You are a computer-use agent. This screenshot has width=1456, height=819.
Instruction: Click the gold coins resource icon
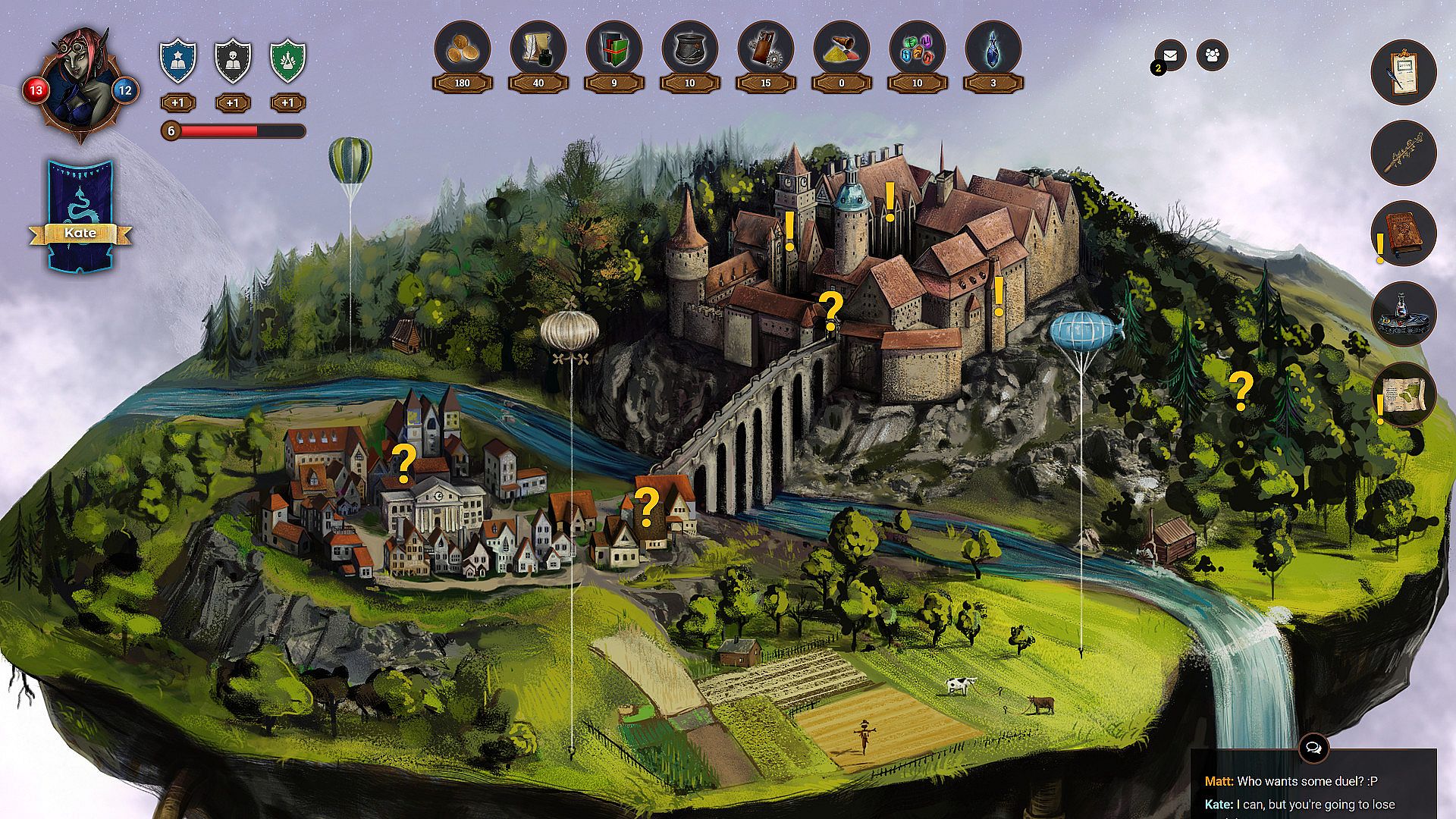[x=462, y=49]
